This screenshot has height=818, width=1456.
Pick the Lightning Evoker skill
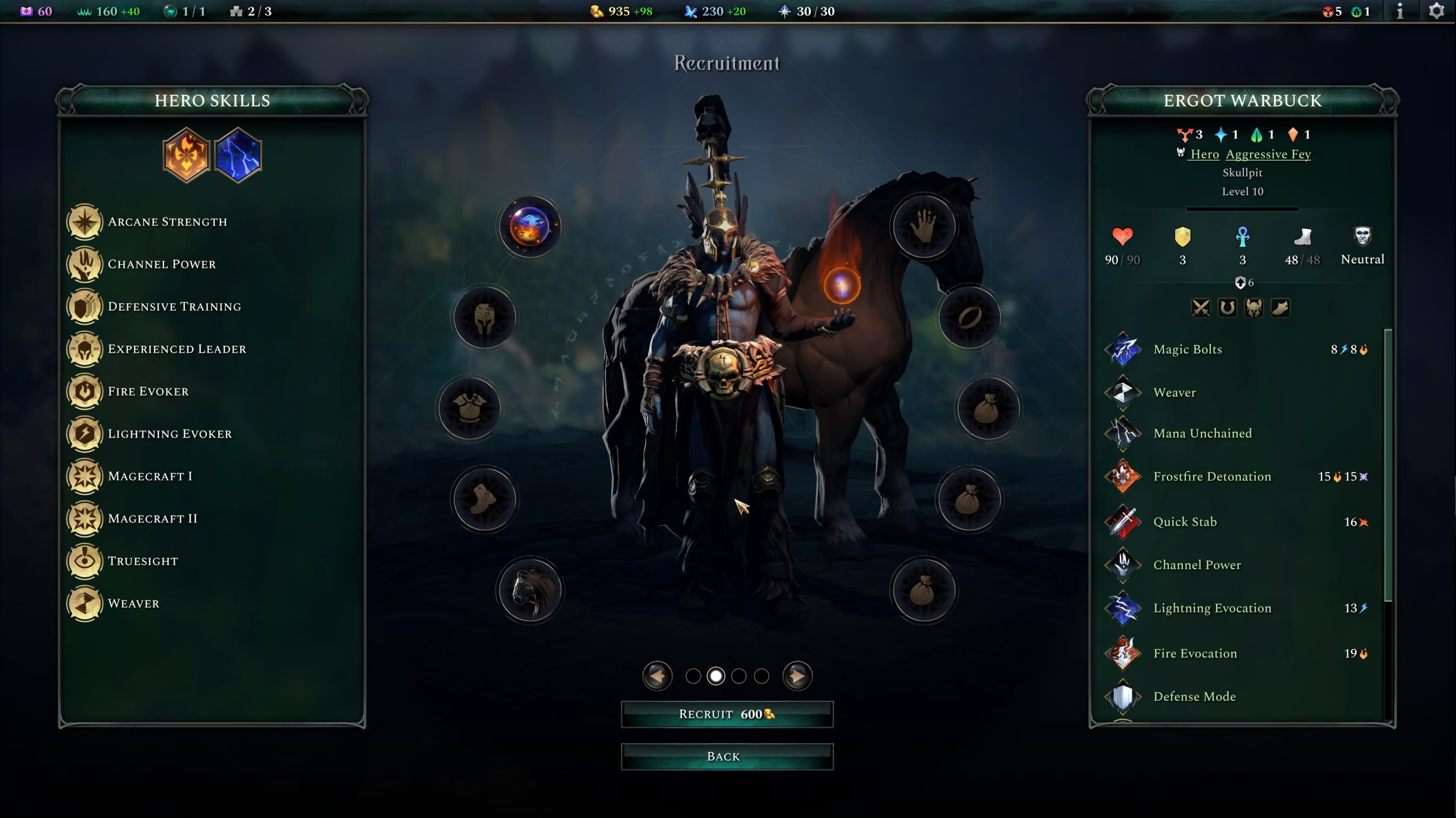pos(169,434)
